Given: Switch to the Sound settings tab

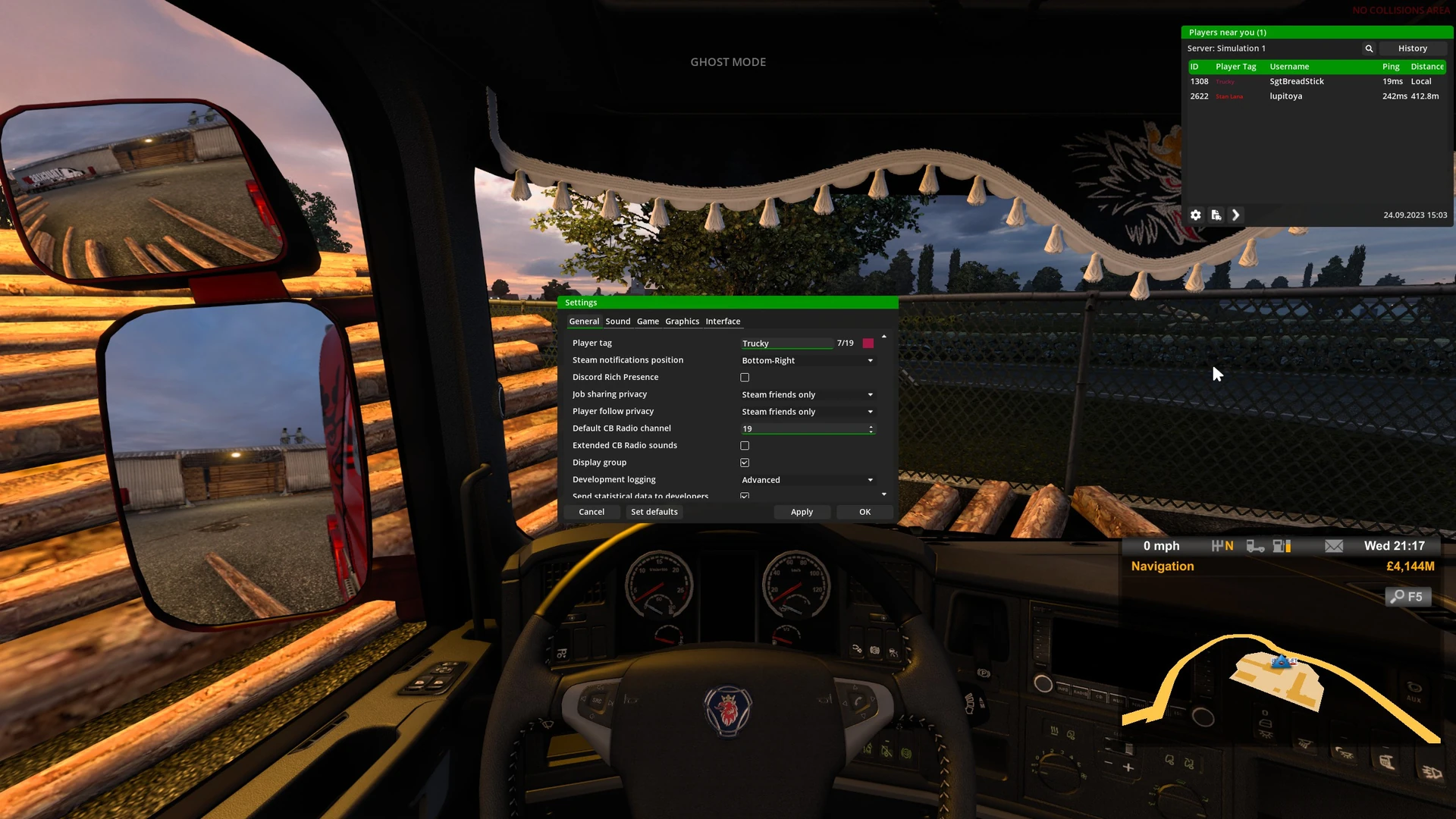Looking at the screenshot, I should (x=617, y=322).
